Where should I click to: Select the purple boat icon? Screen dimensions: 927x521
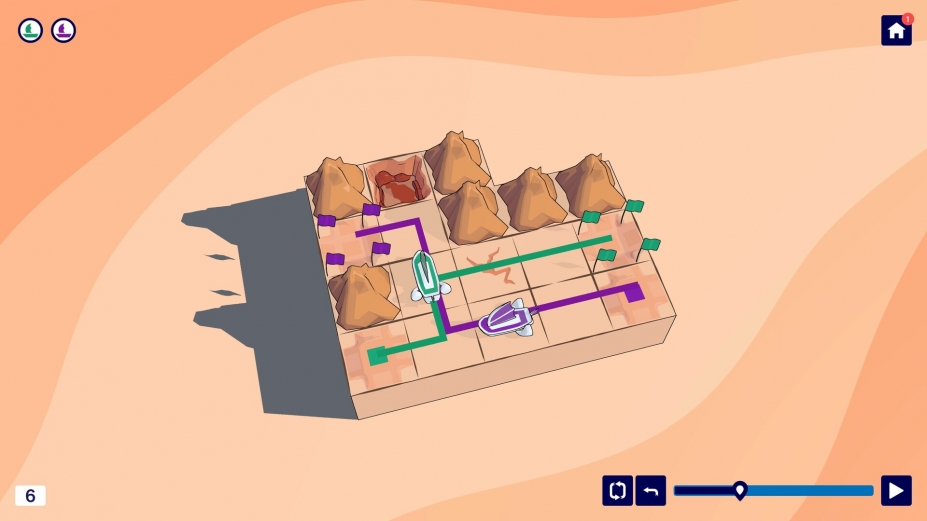[63, 30]
